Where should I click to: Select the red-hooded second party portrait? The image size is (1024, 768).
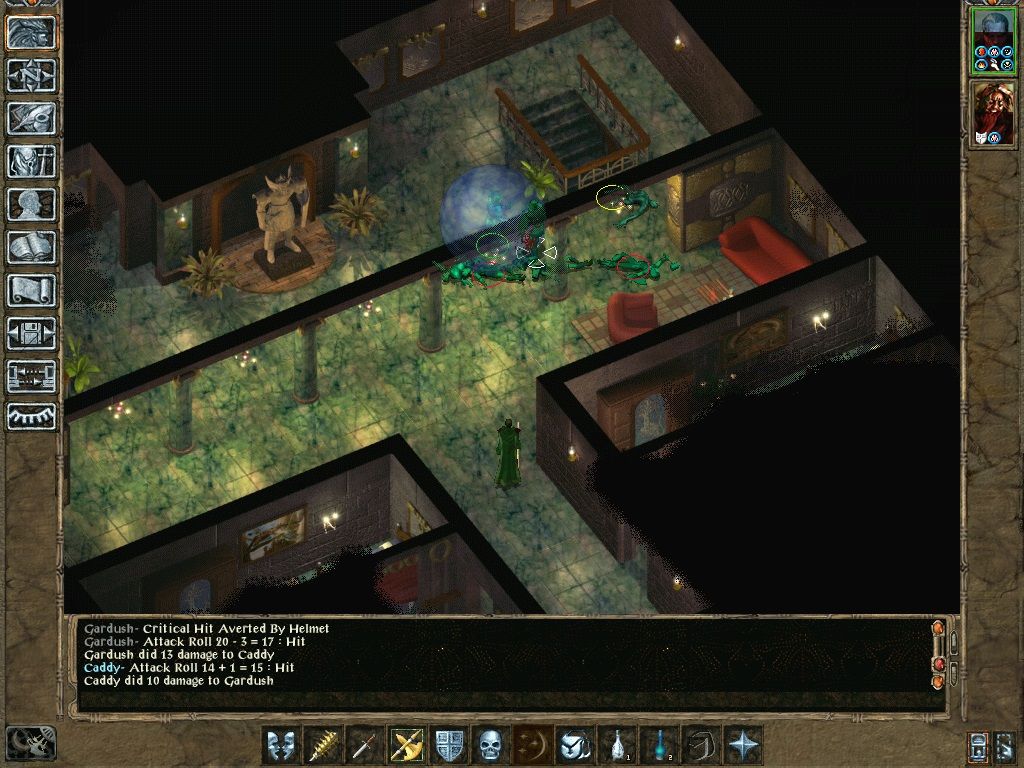(x=993, y=113)
